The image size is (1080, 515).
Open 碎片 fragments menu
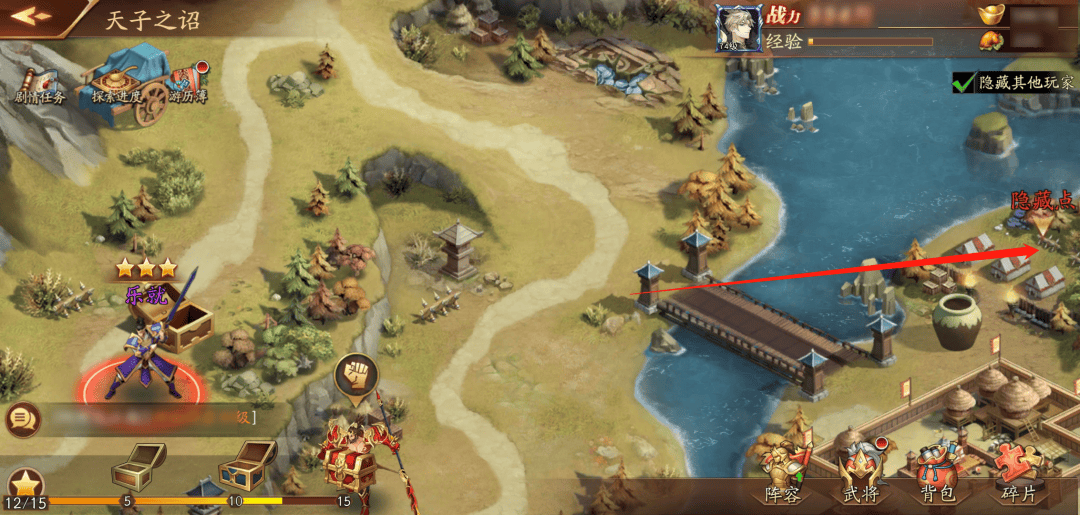click(x=1017, y=474)
